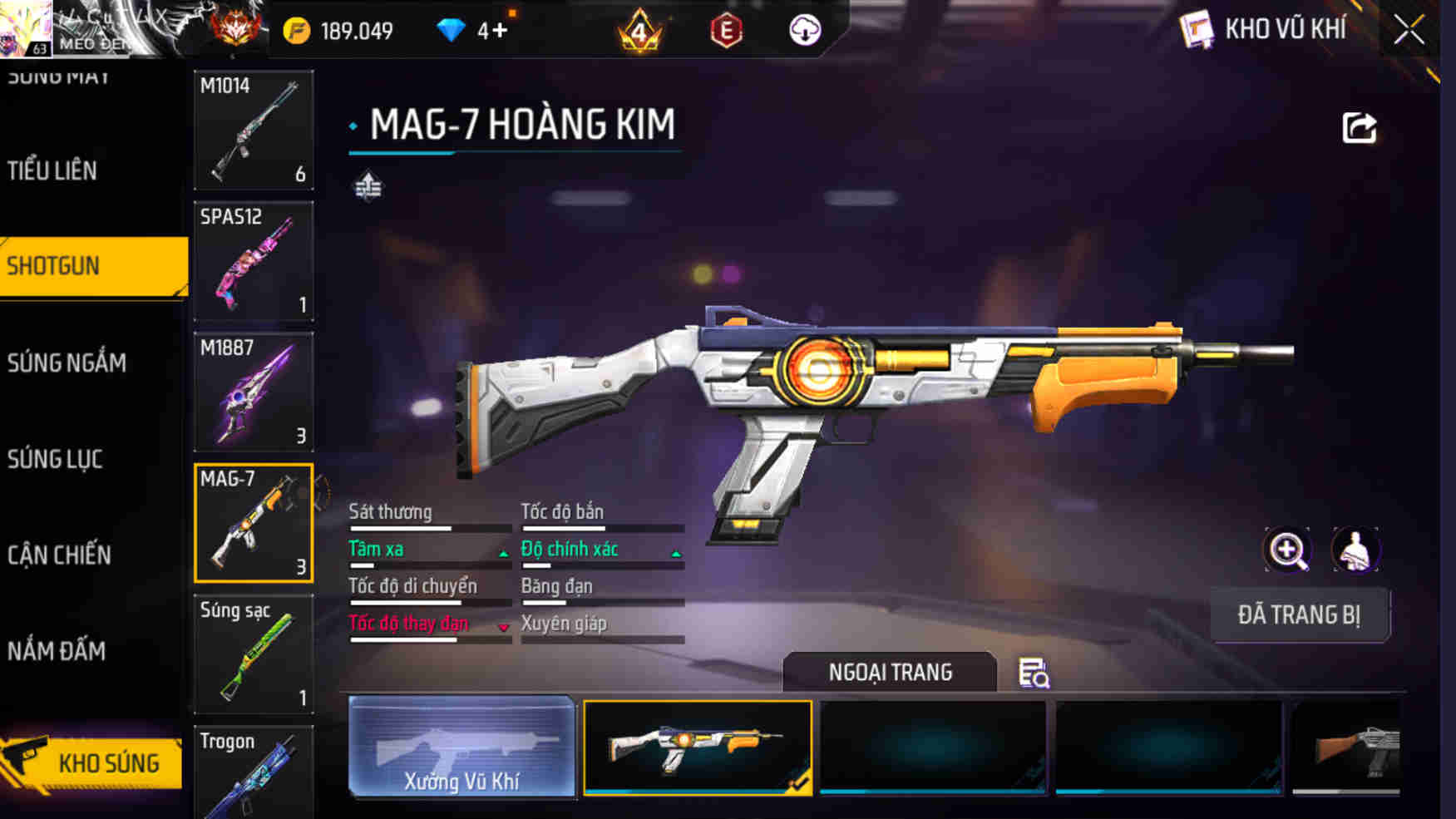The height and width of the screenshot is (819, 1456).
Task: Select the SPAS12 weapon thumbnail
Action: tap(253, 262)
